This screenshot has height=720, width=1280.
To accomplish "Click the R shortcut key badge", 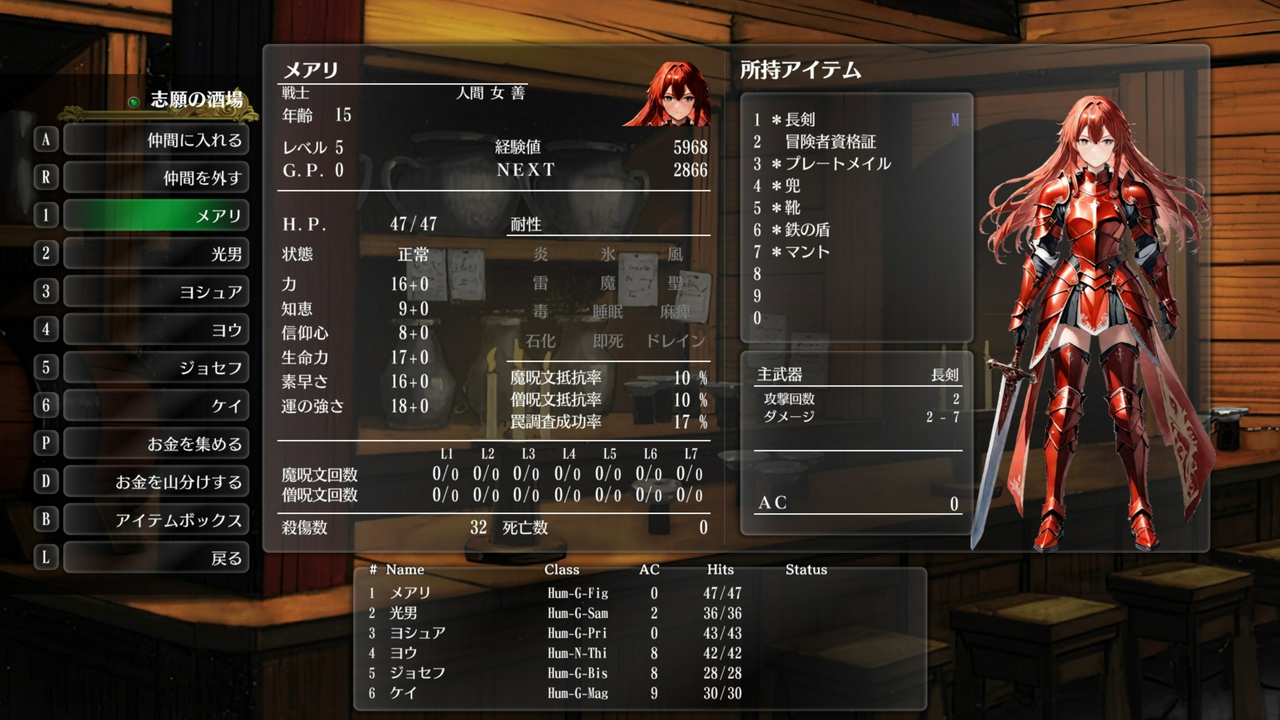I will tap(44, 178).
